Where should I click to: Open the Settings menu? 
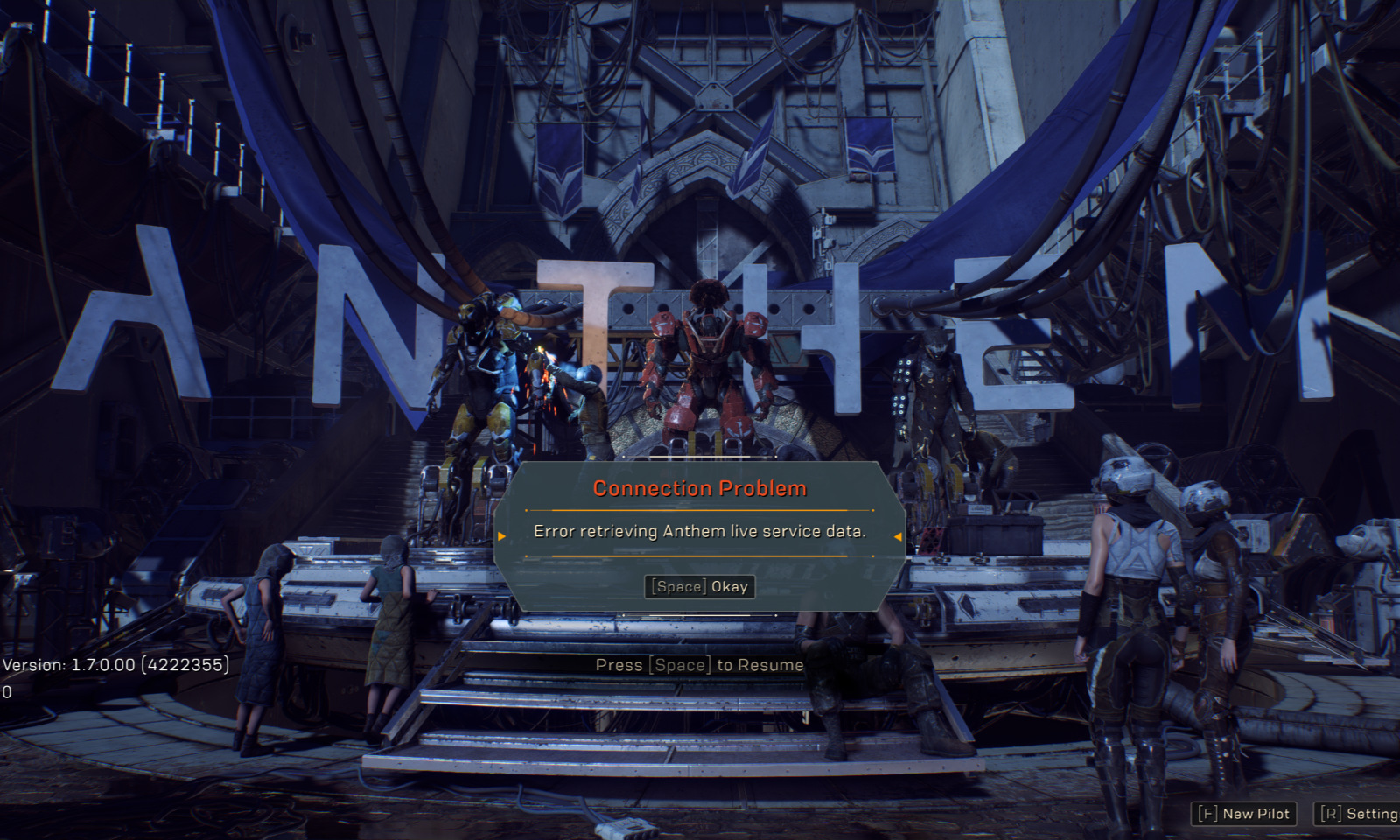point(1359,814)
